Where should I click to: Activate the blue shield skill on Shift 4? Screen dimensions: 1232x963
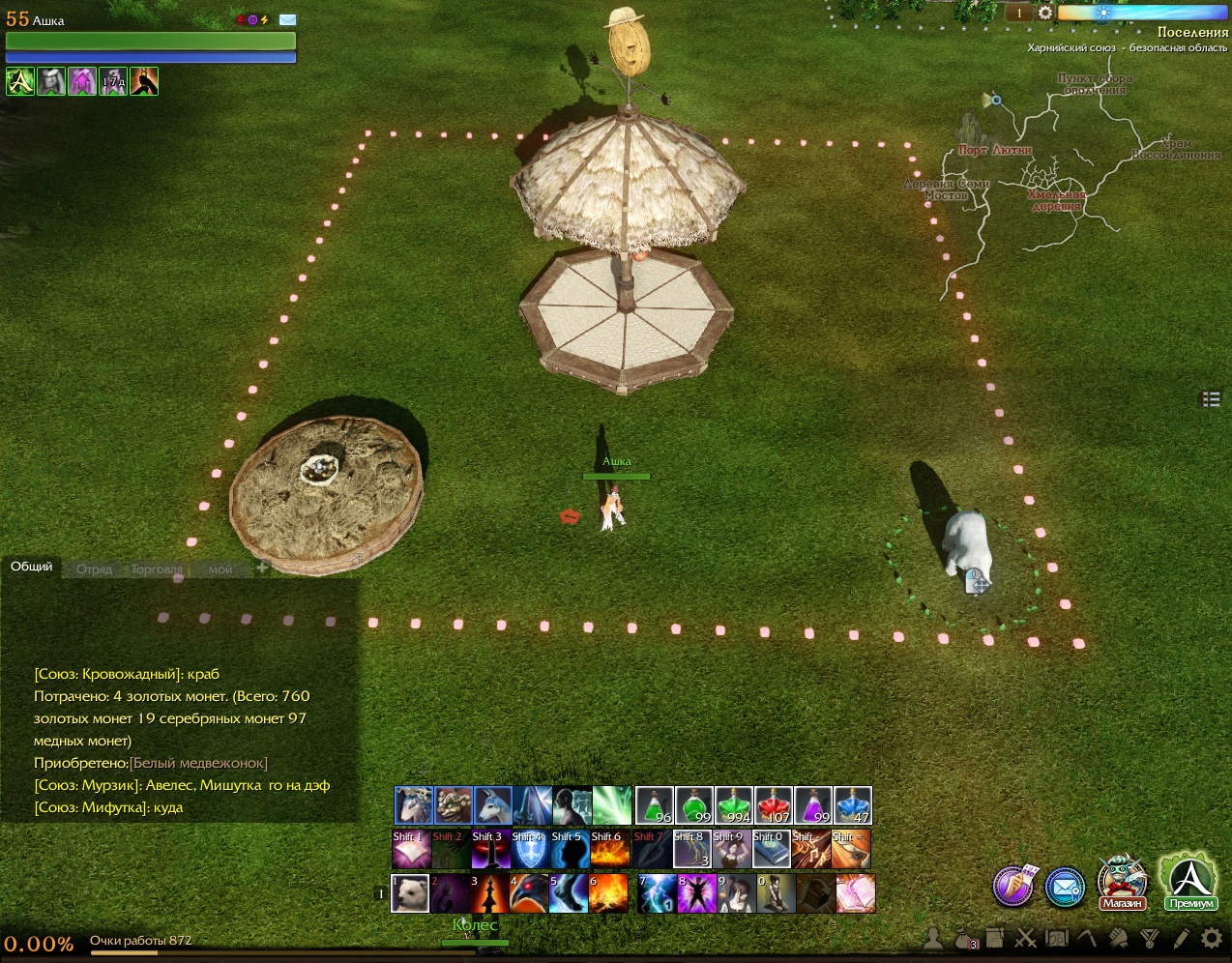529,850
